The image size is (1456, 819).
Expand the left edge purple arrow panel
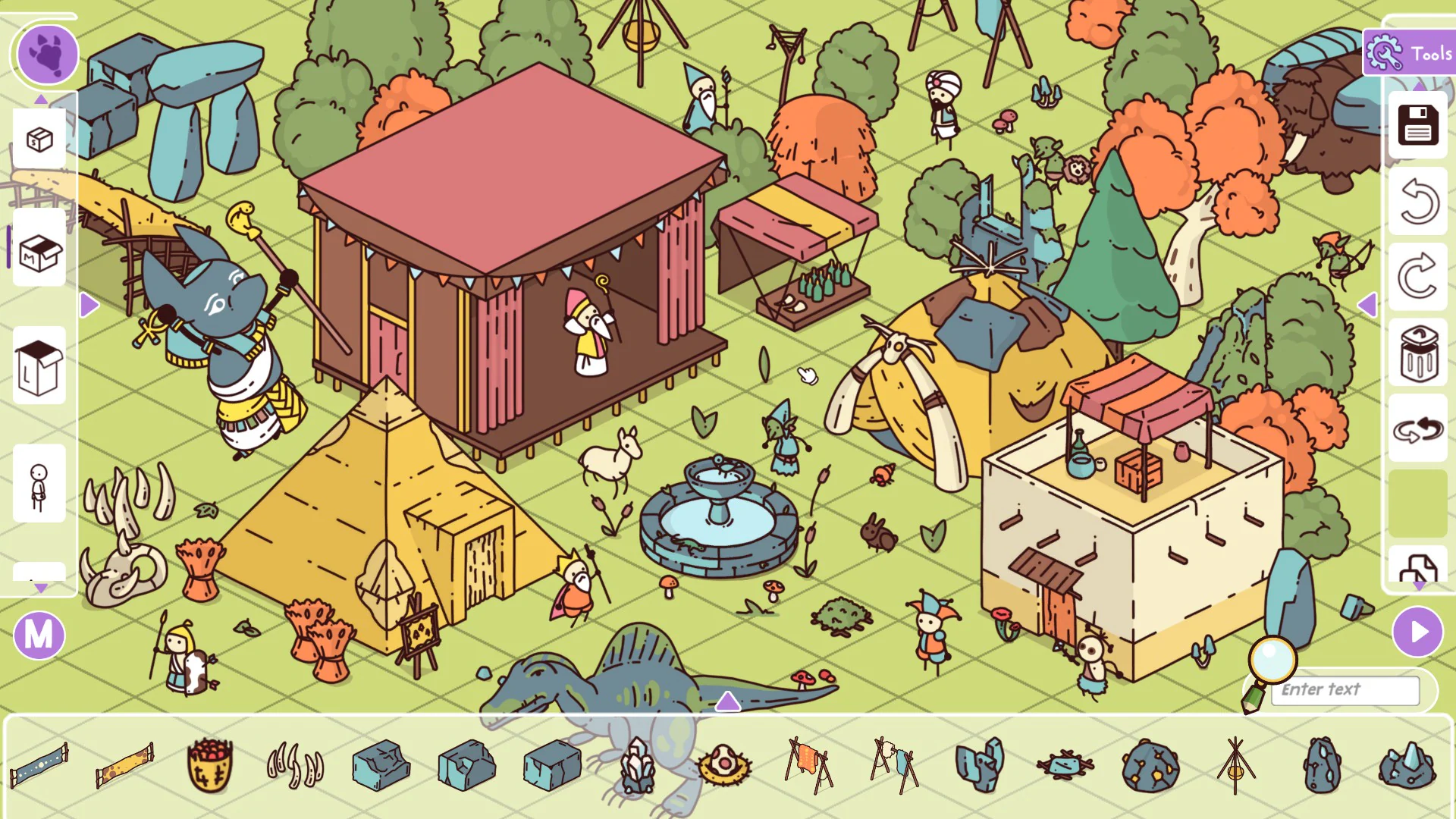tap(90, 303)
